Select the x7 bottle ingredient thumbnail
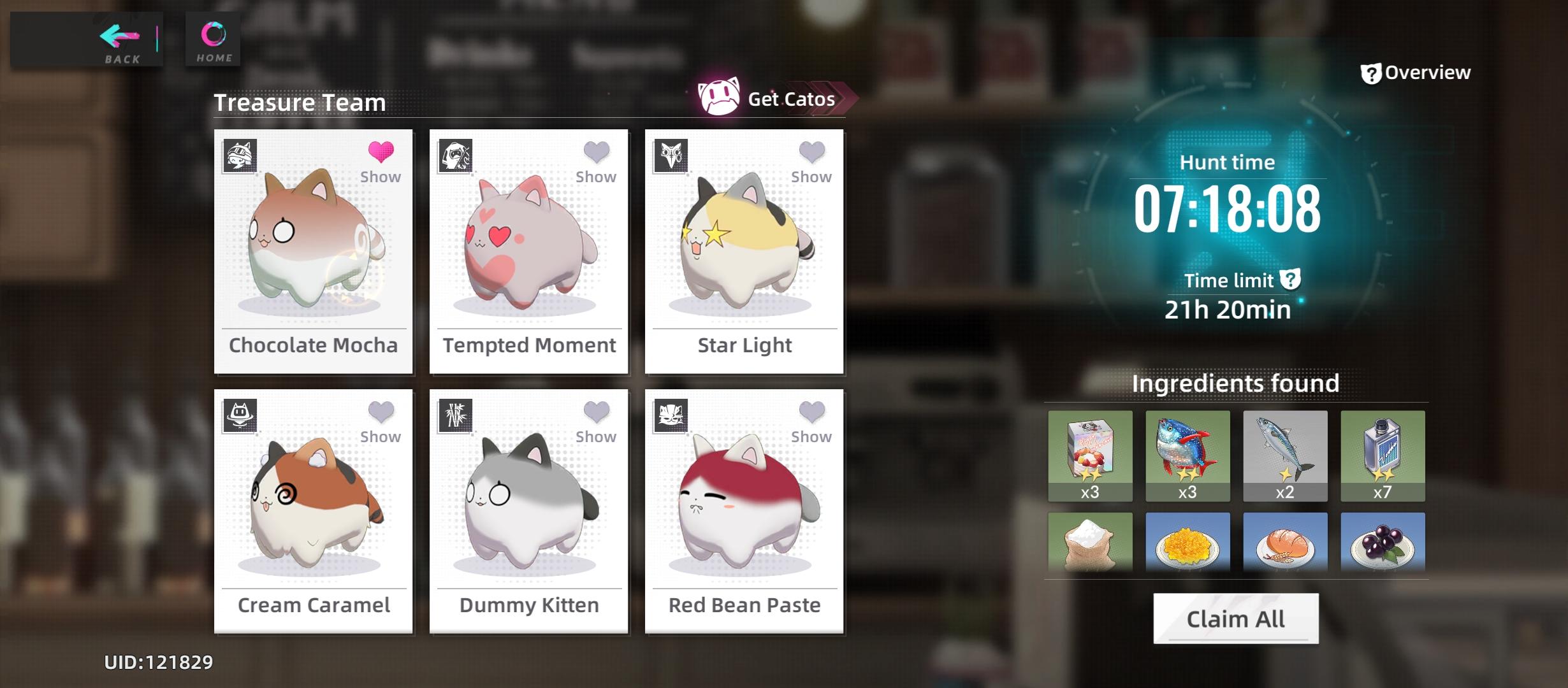This screenshot has height=688, width=1568. pos(1383,455)
